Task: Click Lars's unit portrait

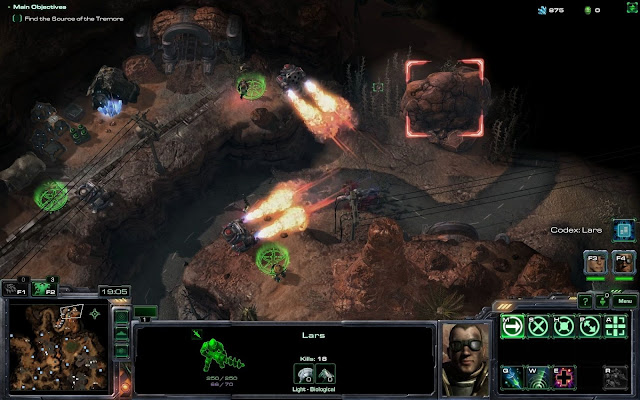Action: coord(465,358)
